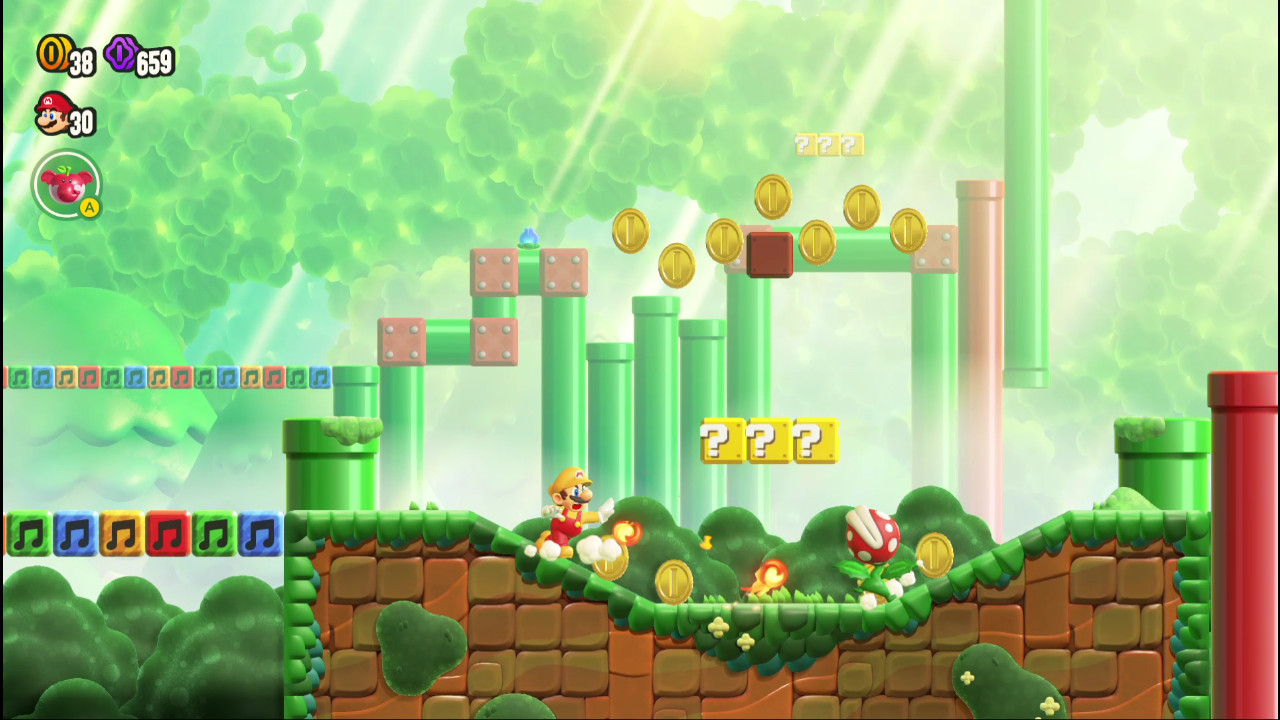This screenshot has width=1280, height=720.
Task: Click the gold coin counter icon
Action: point(51,52)
